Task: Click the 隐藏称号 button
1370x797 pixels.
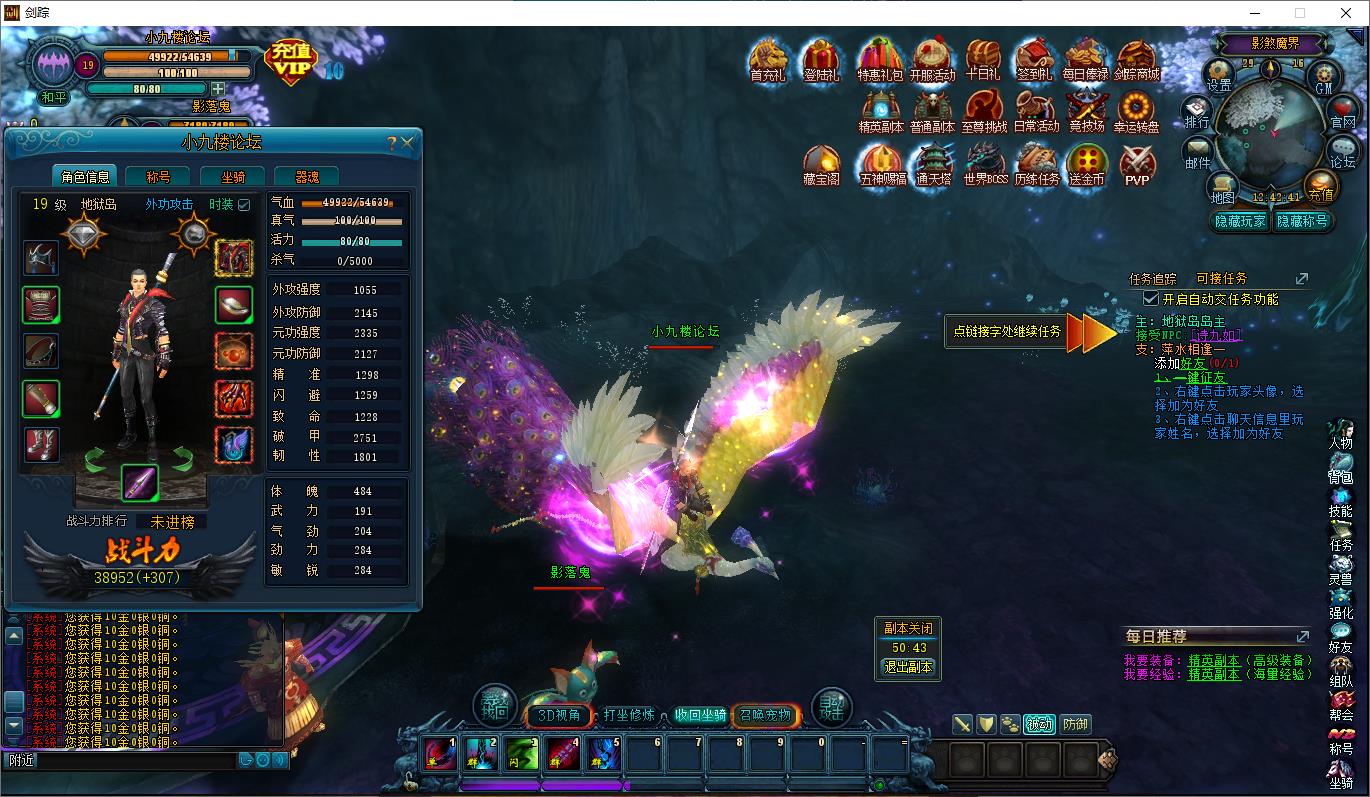Action: tap(1302, 221)
